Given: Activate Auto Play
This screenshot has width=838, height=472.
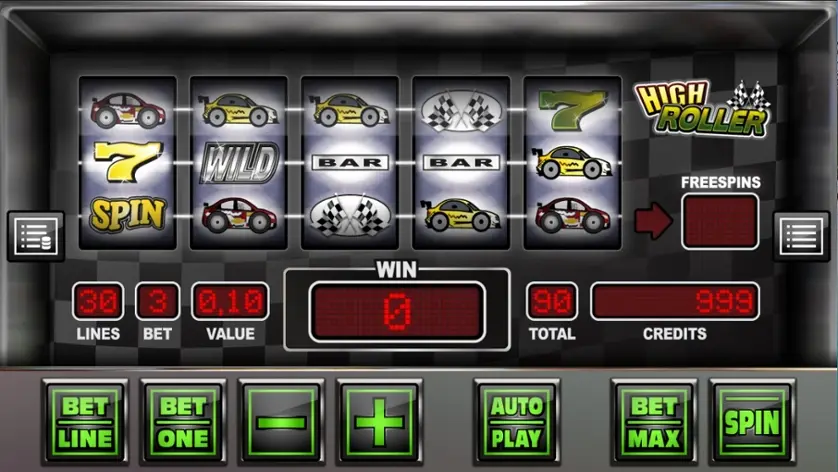Looking at the screenshot, I should (x=516, y=421).
